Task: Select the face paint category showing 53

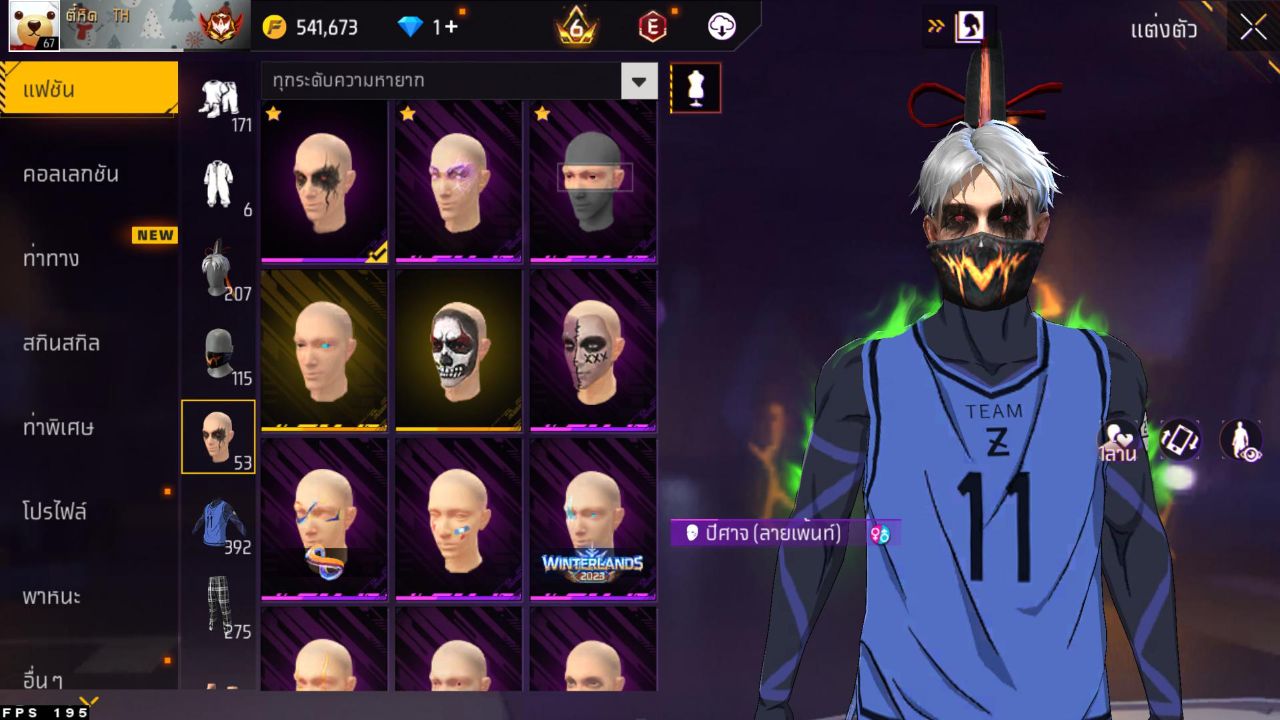Action: click(x=219, y=437)
